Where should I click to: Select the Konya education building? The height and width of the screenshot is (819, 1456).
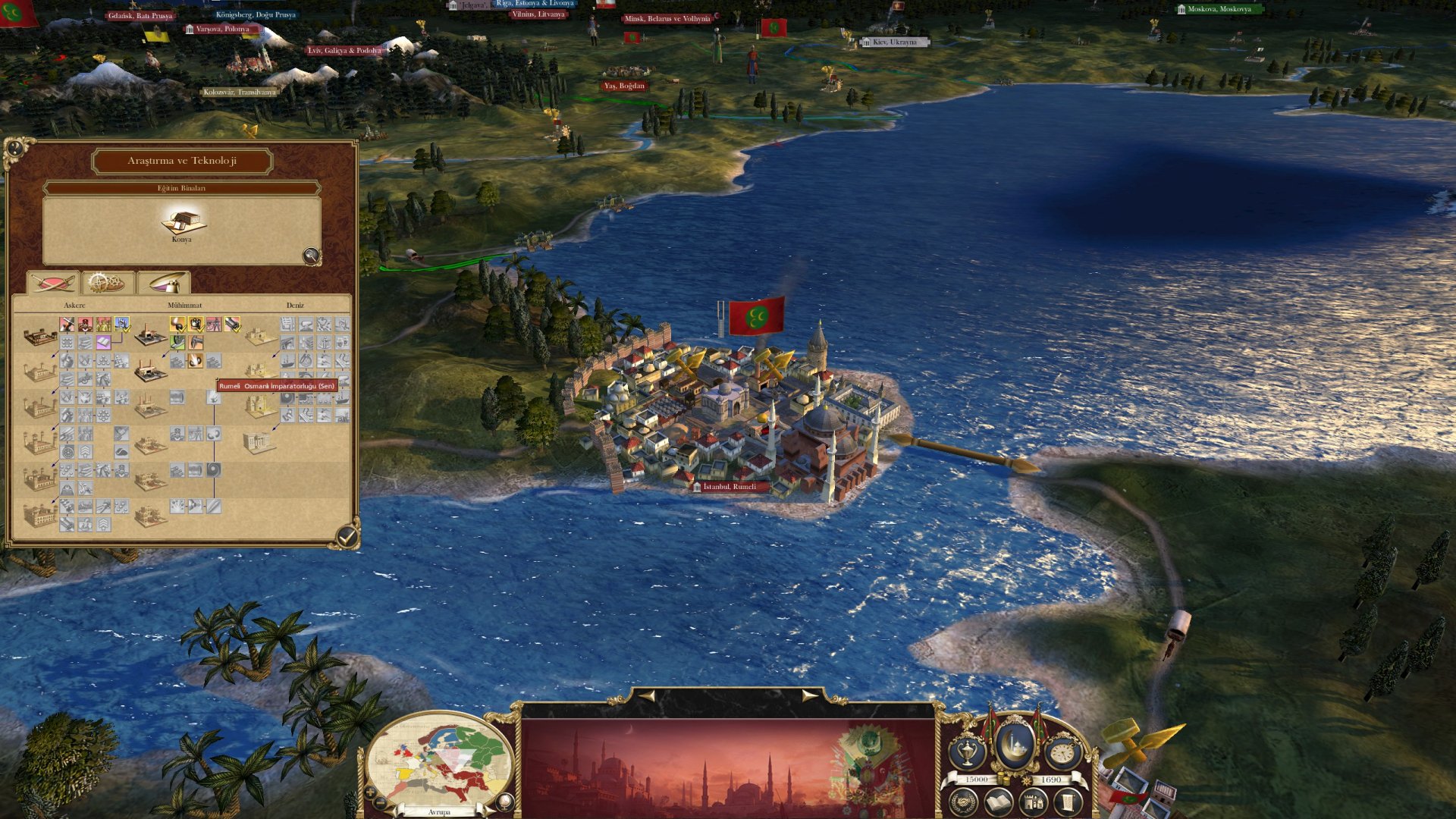(x=182, y=222)
